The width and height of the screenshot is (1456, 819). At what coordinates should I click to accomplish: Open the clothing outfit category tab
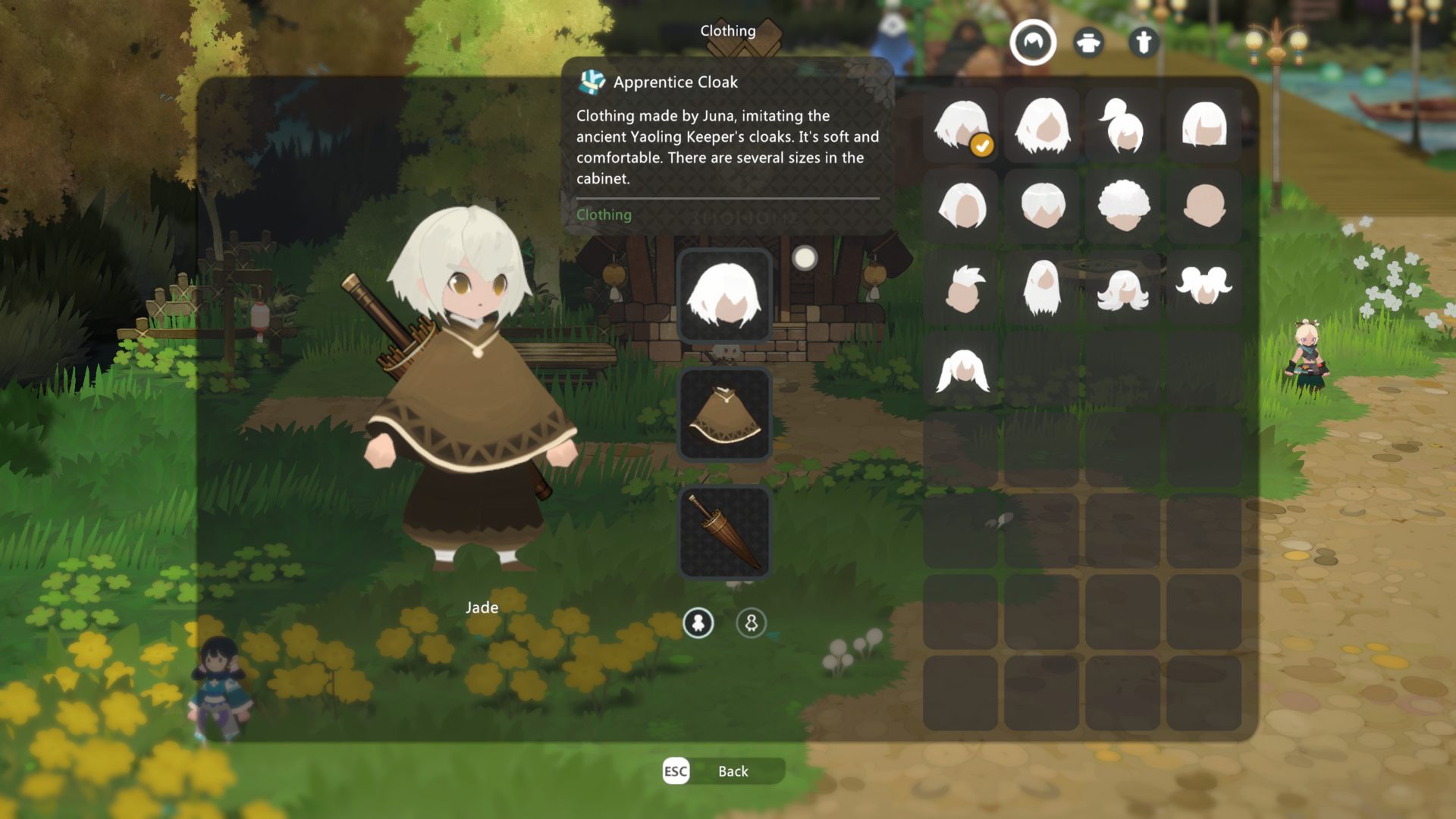click(x=1144, y=42)
